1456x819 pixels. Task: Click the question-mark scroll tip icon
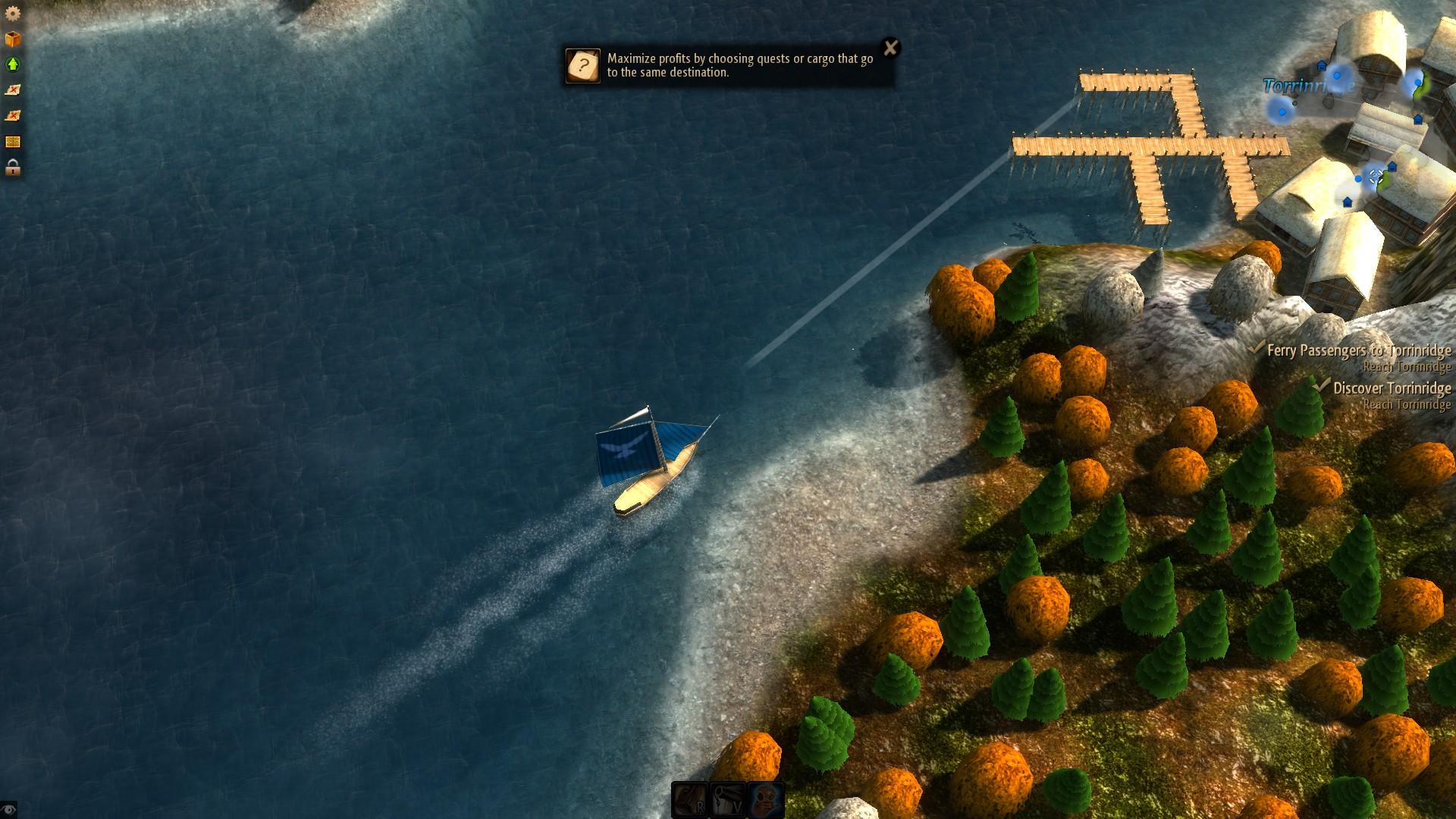coord(583,66)
